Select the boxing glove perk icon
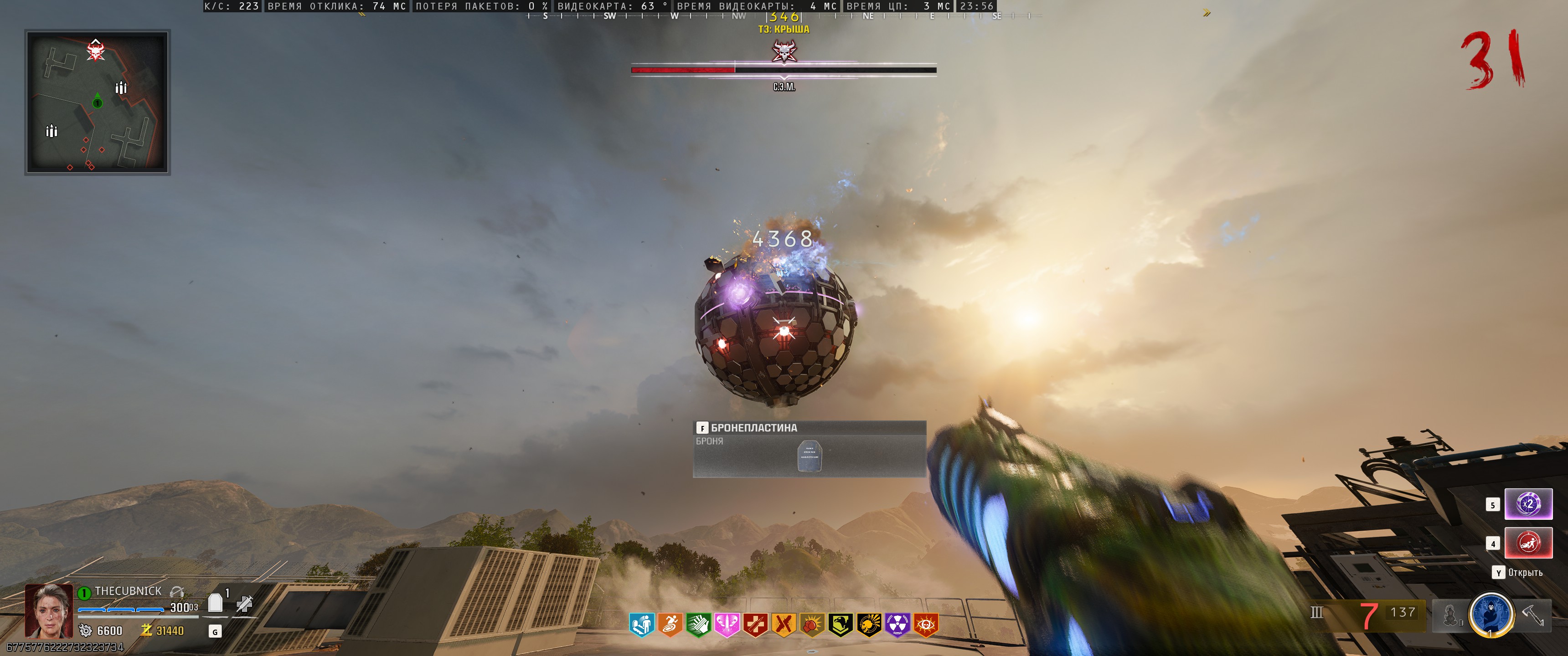The image size is (1568, 656). (x=812, y=625)
